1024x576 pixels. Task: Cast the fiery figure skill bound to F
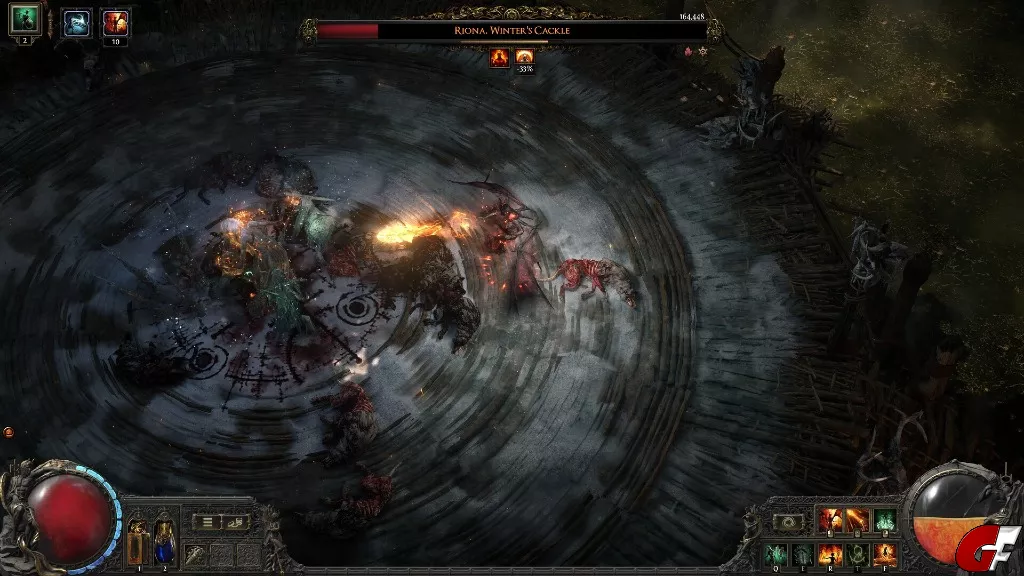point(883,553)
